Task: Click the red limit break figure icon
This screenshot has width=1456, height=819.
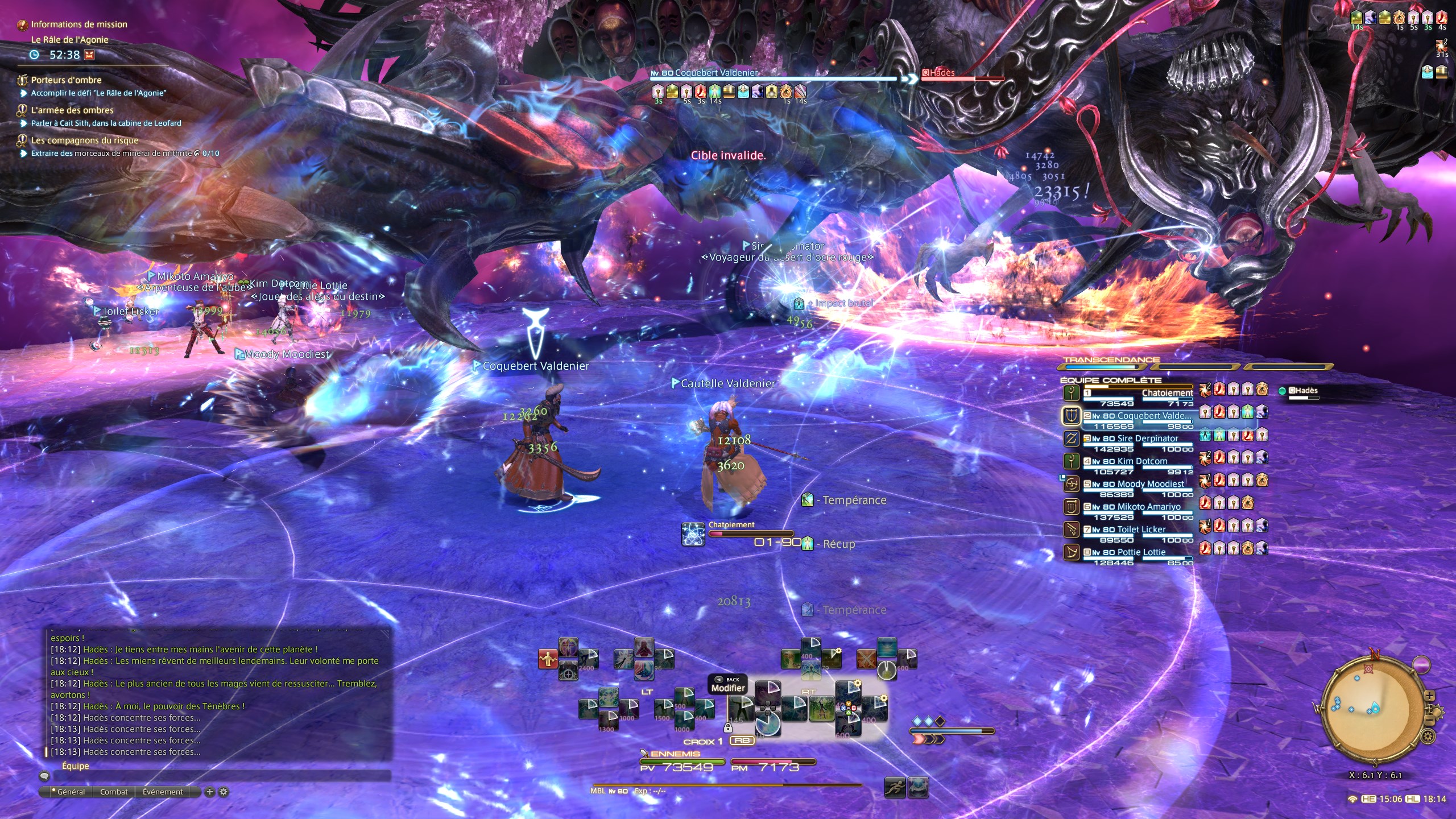Action: pyautogui.click(x=548, y=659)
